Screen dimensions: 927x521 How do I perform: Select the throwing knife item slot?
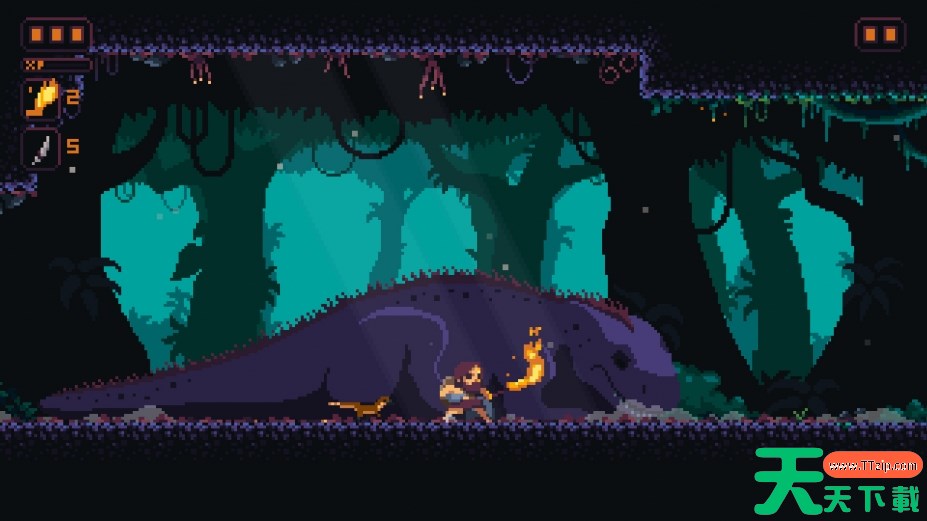pos(41,149)
